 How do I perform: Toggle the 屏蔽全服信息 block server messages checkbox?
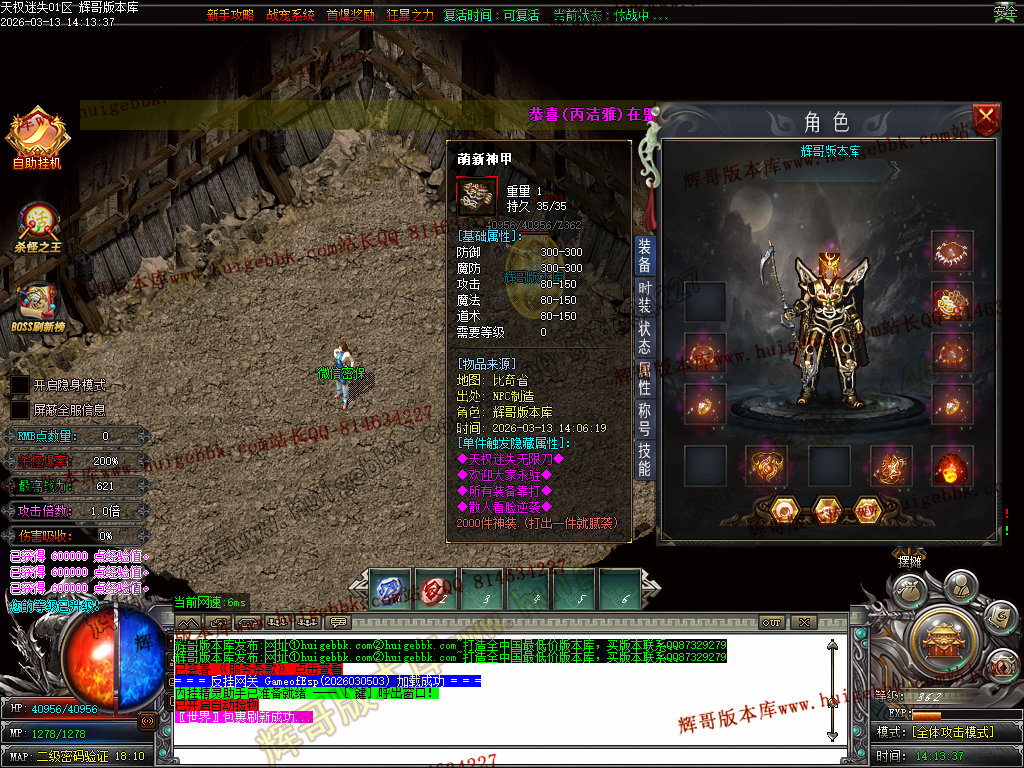click(x=20, y=409)
